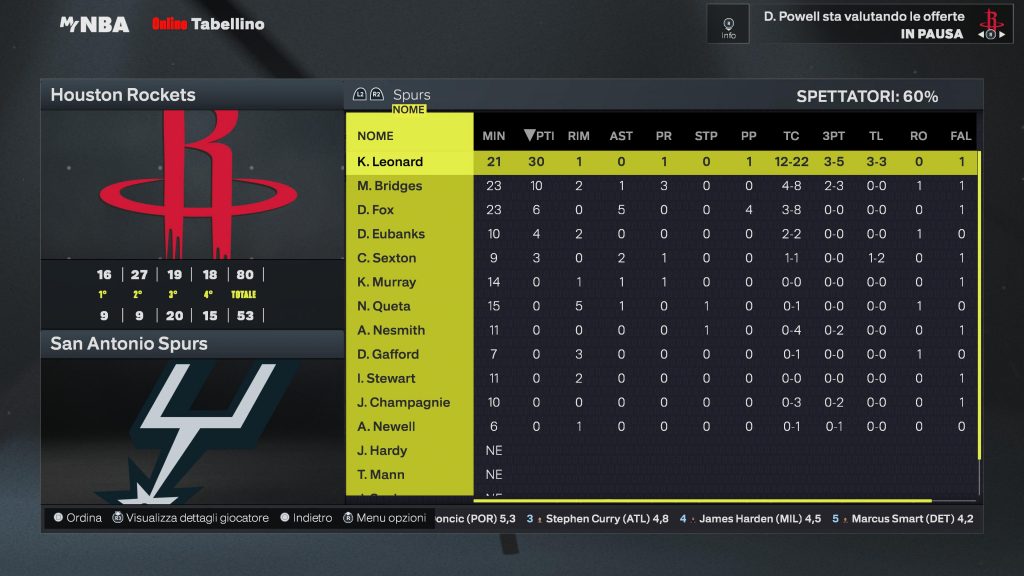Viewport: 1024px width, 576px height.
Task: Pick A. Newell's stat row
Action: point(386,426)
